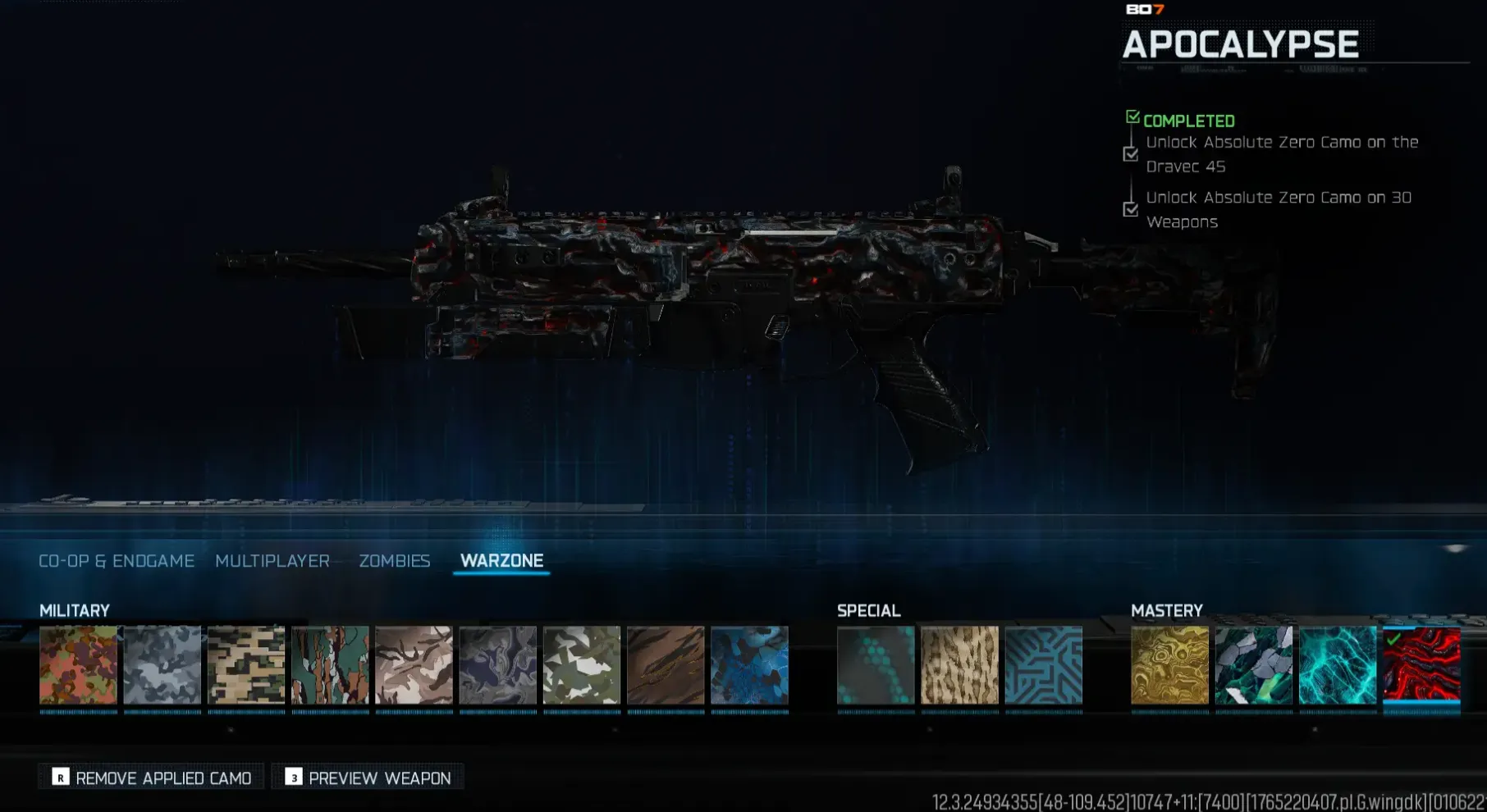Select the teal lightning MASTERY camo

1338,664
